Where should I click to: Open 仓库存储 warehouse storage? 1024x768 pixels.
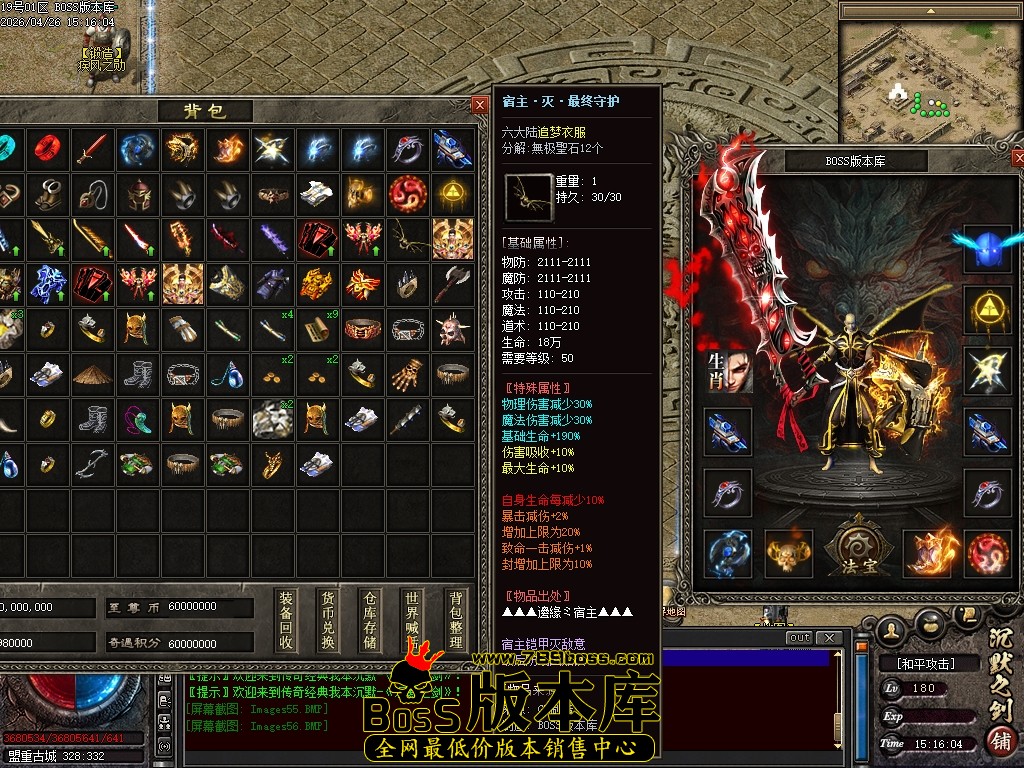(370, 620)
